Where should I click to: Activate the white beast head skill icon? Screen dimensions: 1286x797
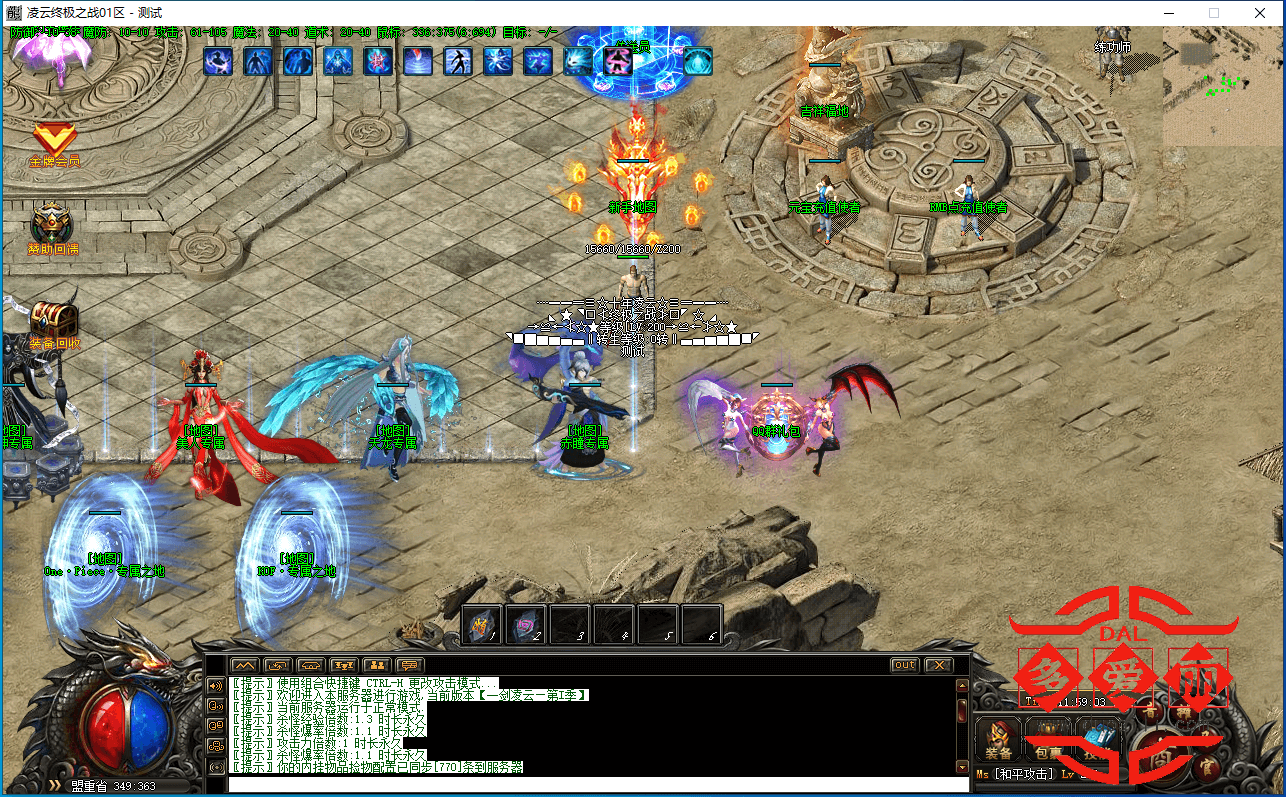click(x=578, y=62)
